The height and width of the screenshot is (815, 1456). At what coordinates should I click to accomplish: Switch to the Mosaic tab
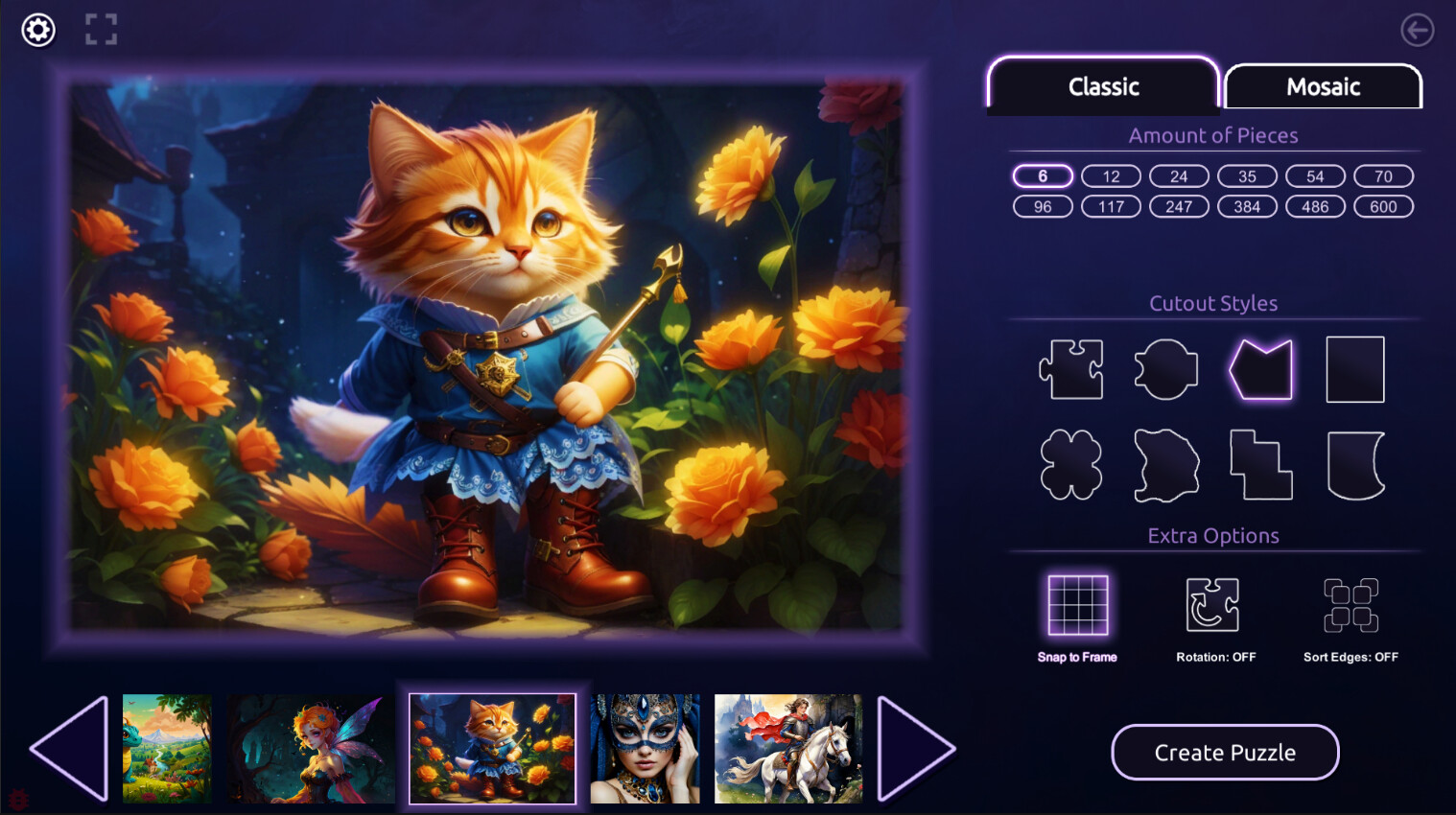[1323, 86]
